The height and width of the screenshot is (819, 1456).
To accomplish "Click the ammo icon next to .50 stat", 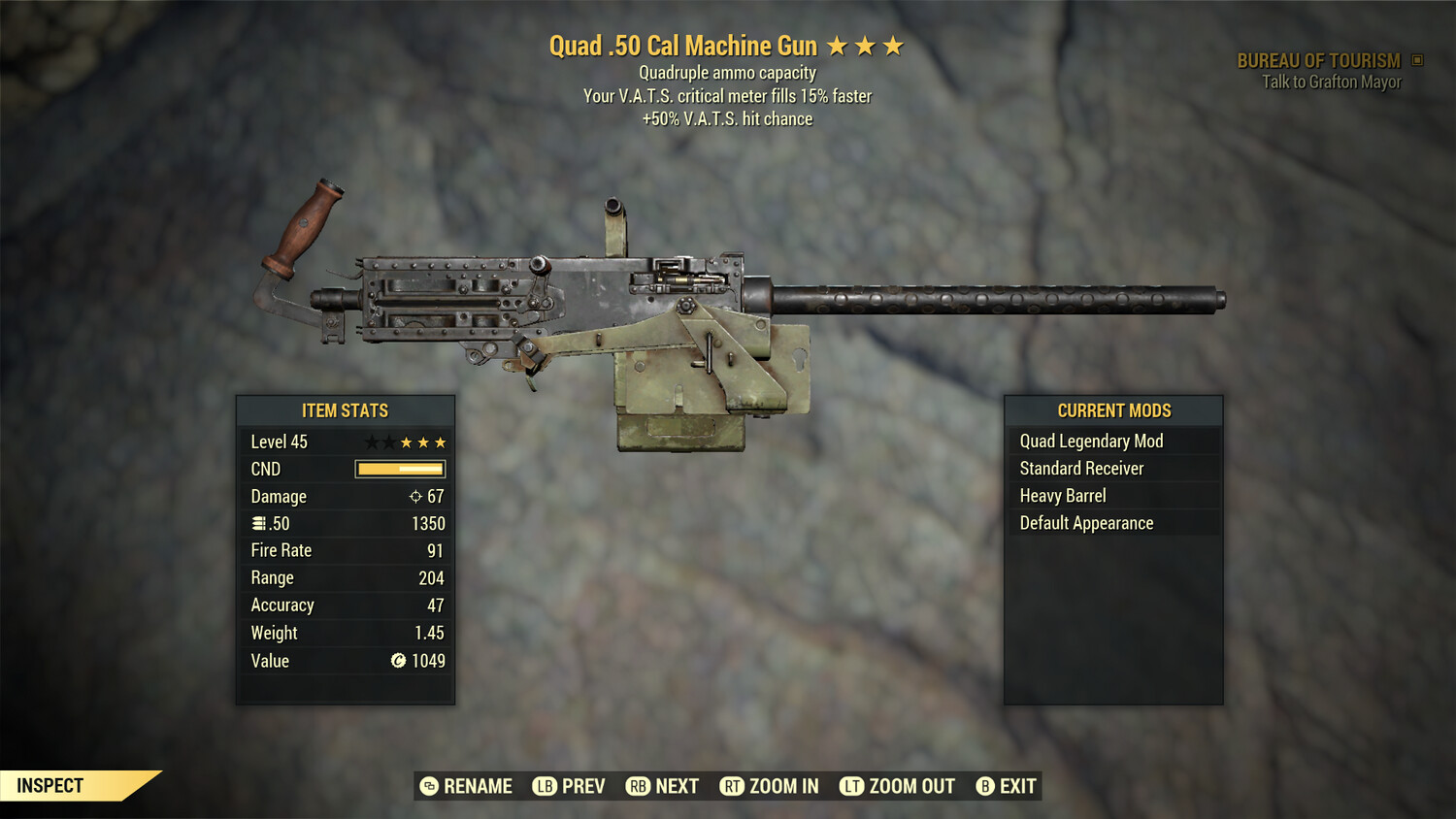I will (x=259, y=522).
